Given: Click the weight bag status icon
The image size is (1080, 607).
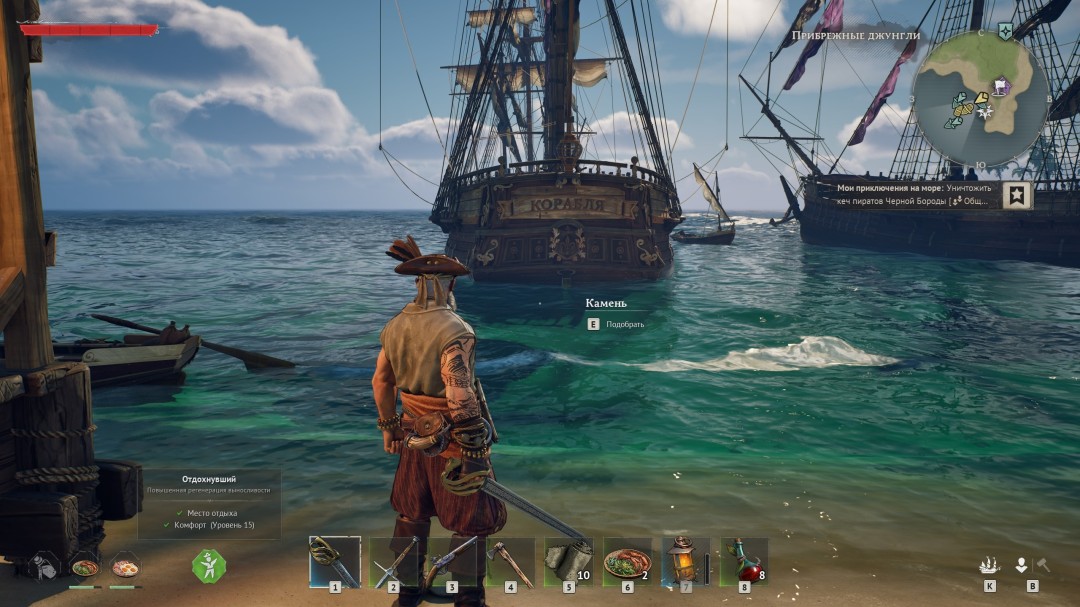Looking at the screenshot, I should click(x=44, y=567).
